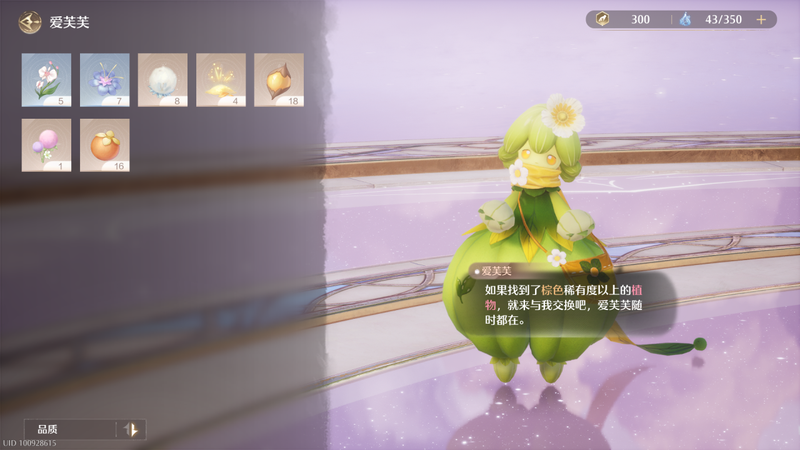Select the blue flower slot with 7
Image resolution: width=800 pixels, height=450 pixels.
point(104,80)
